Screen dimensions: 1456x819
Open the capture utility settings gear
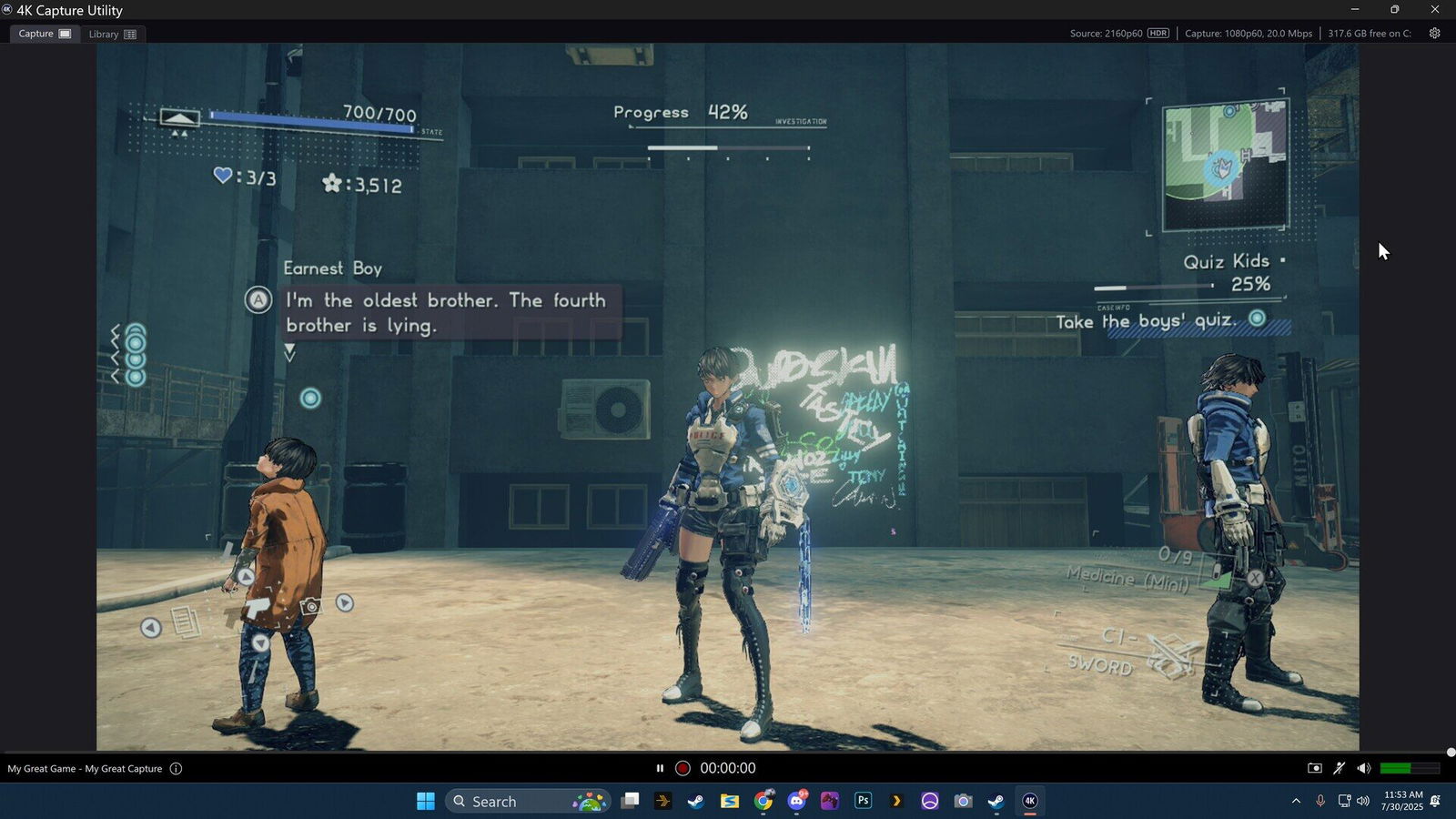pos(1435,34)
